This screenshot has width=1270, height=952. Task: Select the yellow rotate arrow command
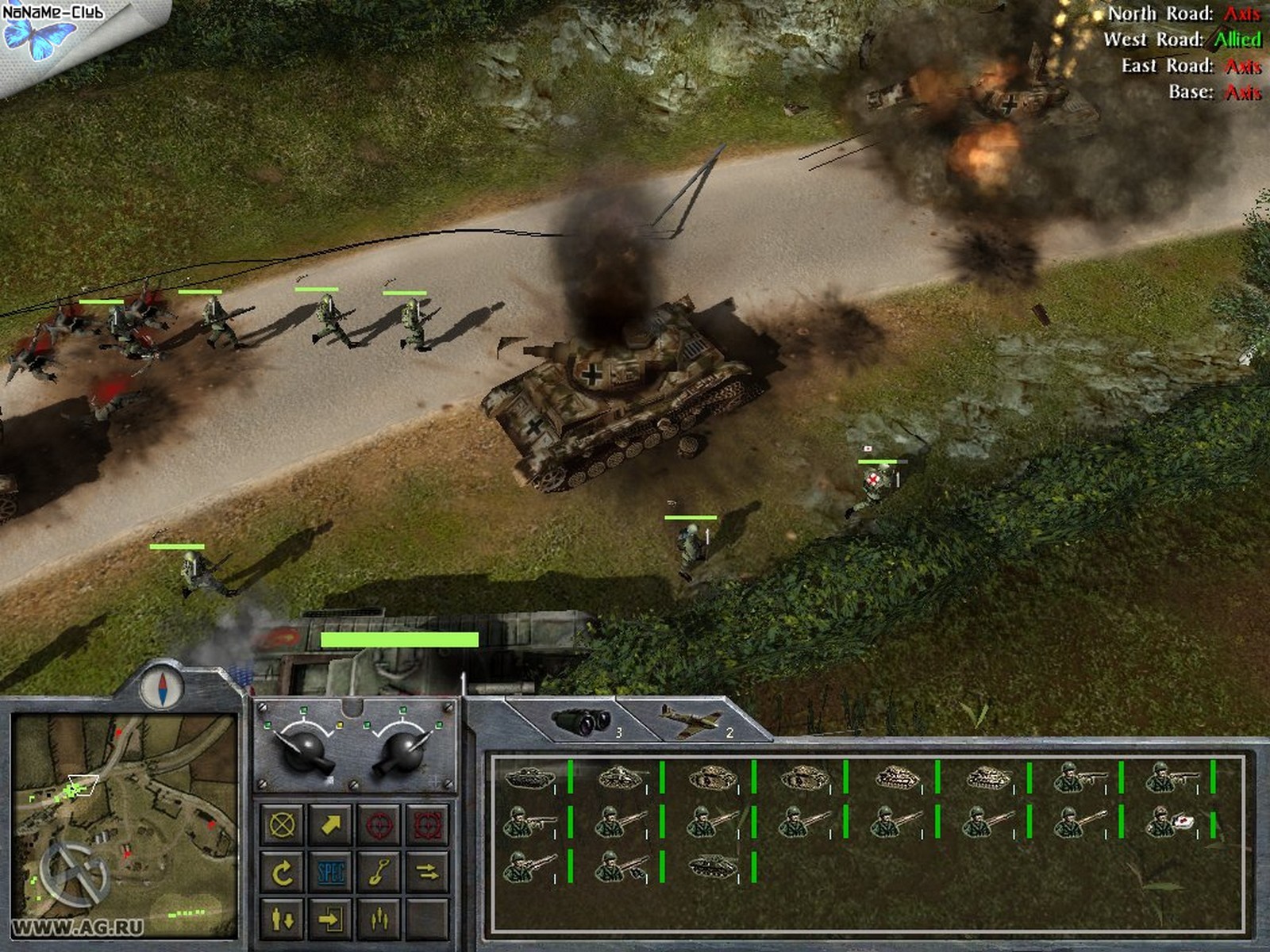(283, 873)
